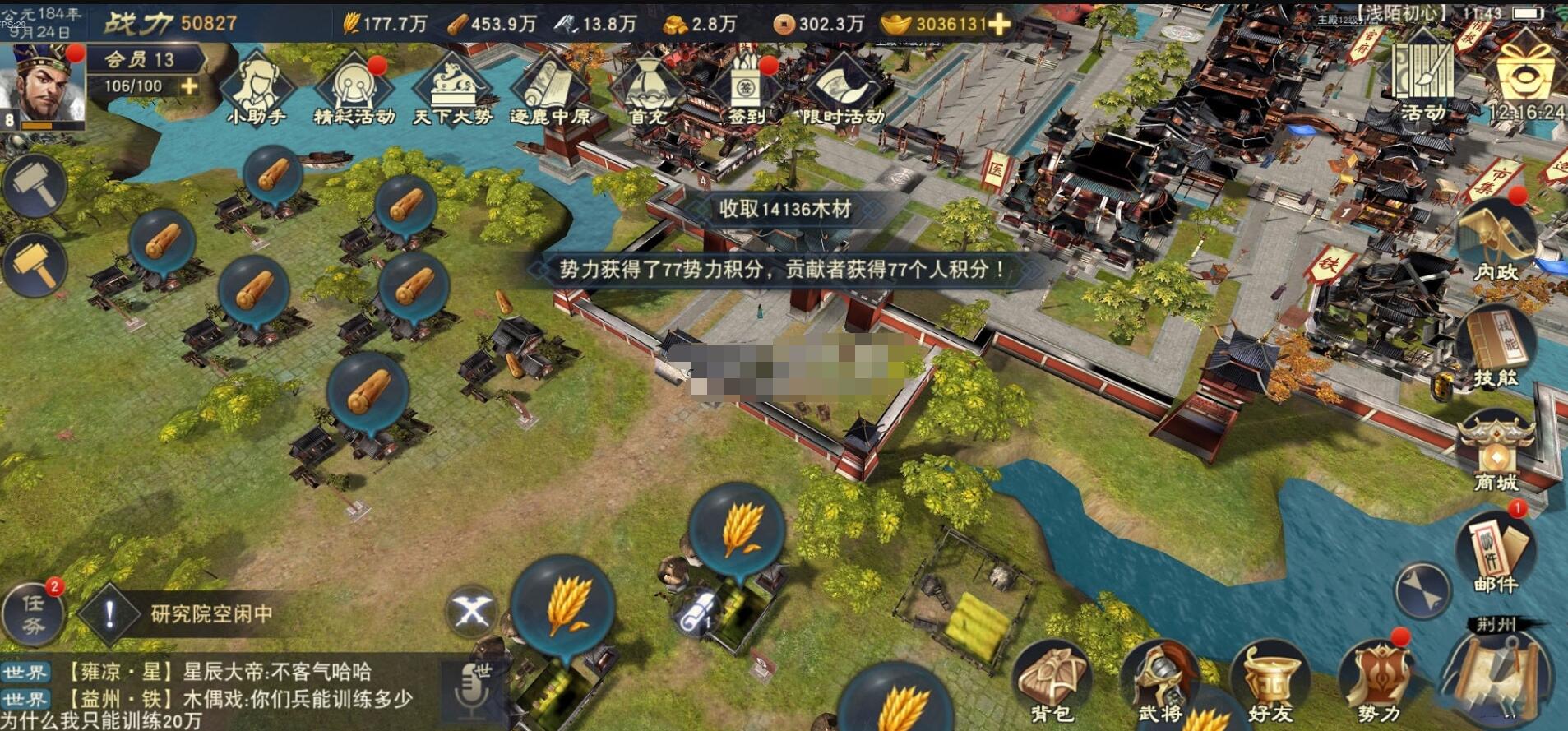The image size is (1568, 731).
Task: Click the 106/100 member progress bar
Action: [133, 85]
